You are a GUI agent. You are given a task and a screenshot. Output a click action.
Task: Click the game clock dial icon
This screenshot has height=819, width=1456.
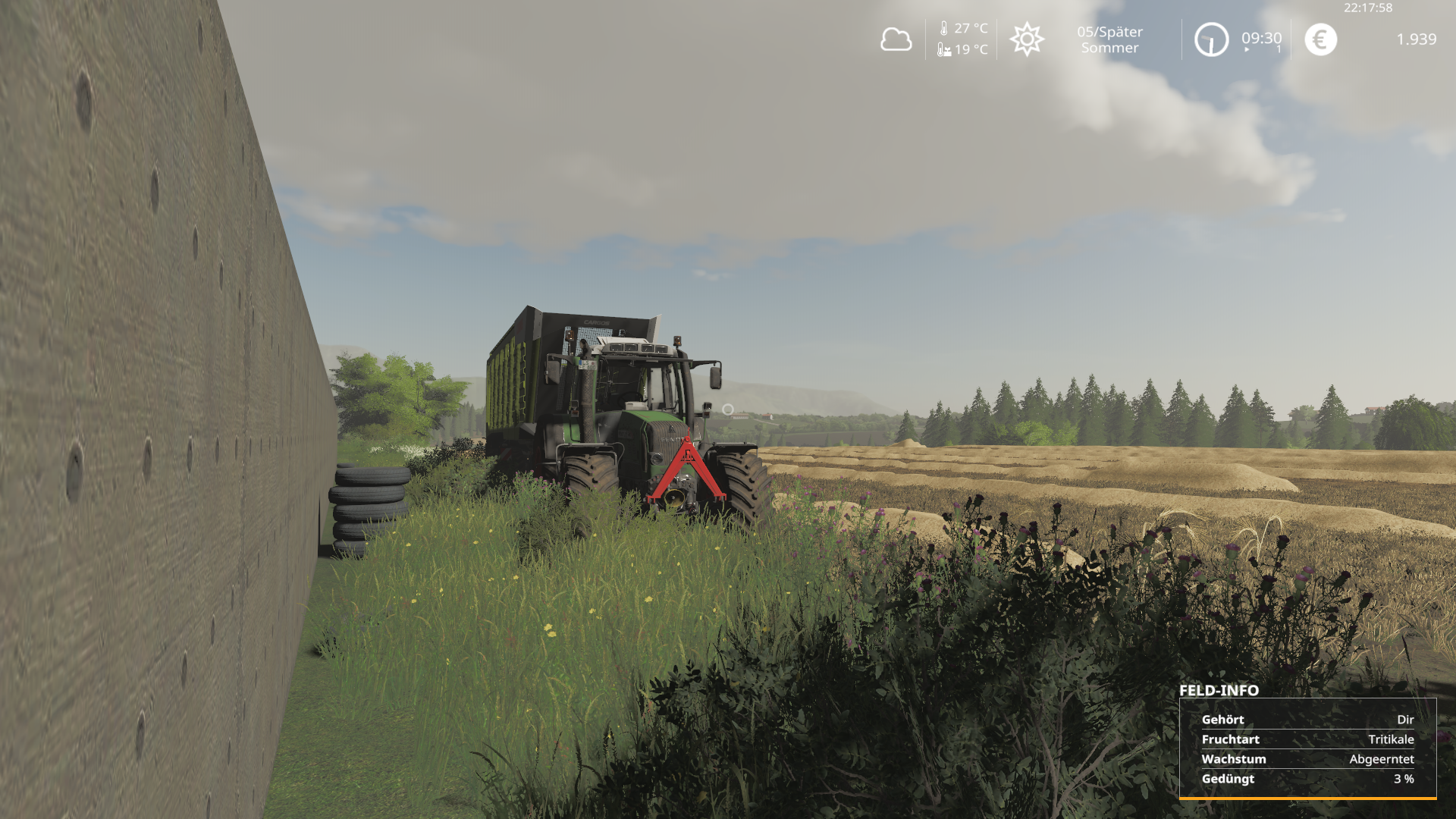click(x=1211, y=39)
